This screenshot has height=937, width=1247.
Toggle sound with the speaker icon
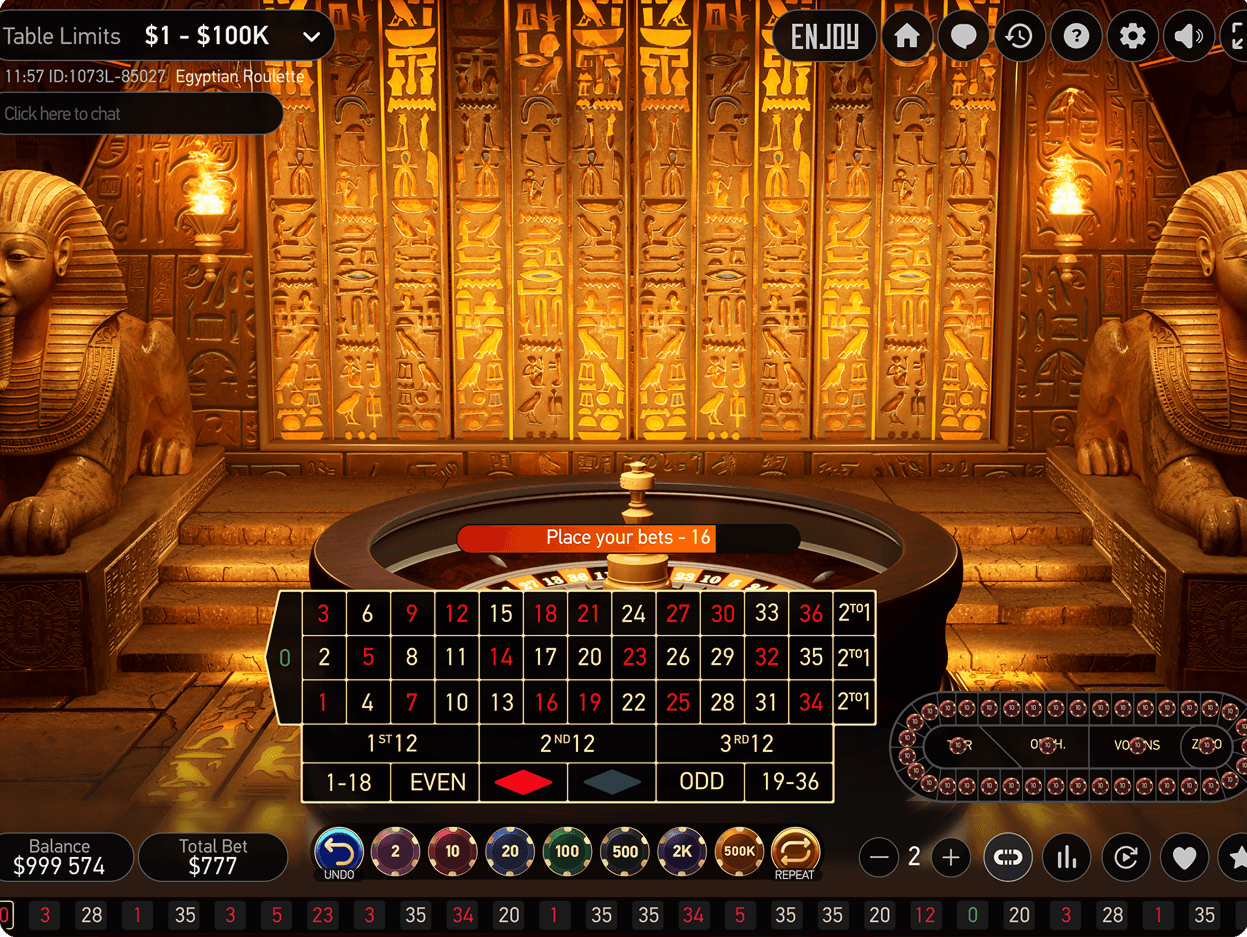coord(1188,37)
